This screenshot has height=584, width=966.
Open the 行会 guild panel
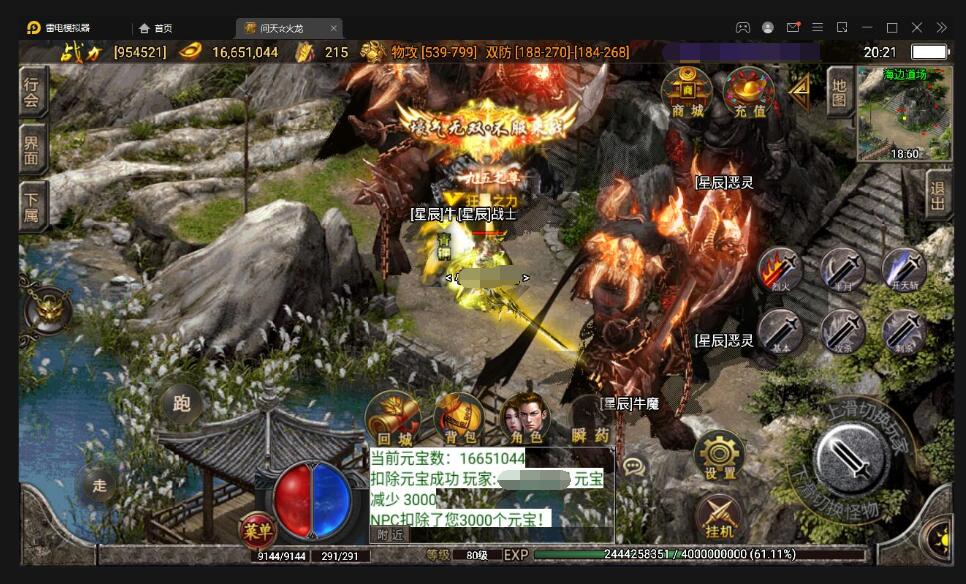click(33, 93)
